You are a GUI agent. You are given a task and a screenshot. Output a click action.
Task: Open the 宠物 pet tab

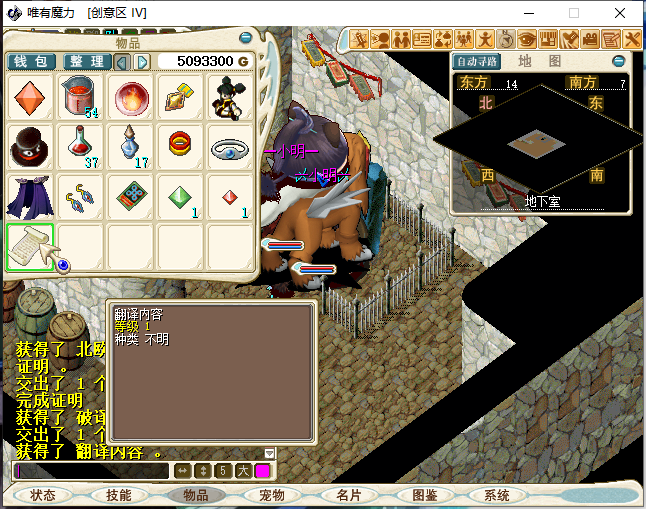coord(272,495)
